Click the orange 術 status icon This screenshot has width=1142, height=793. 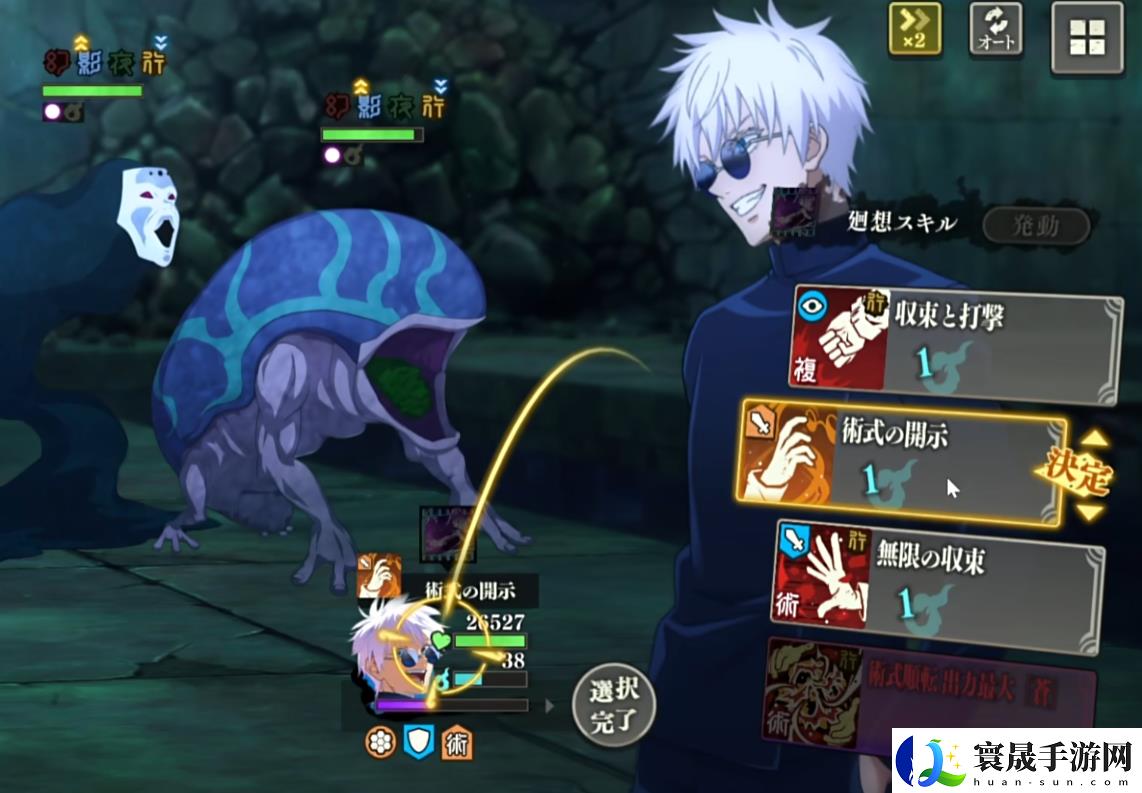(457, 741)
